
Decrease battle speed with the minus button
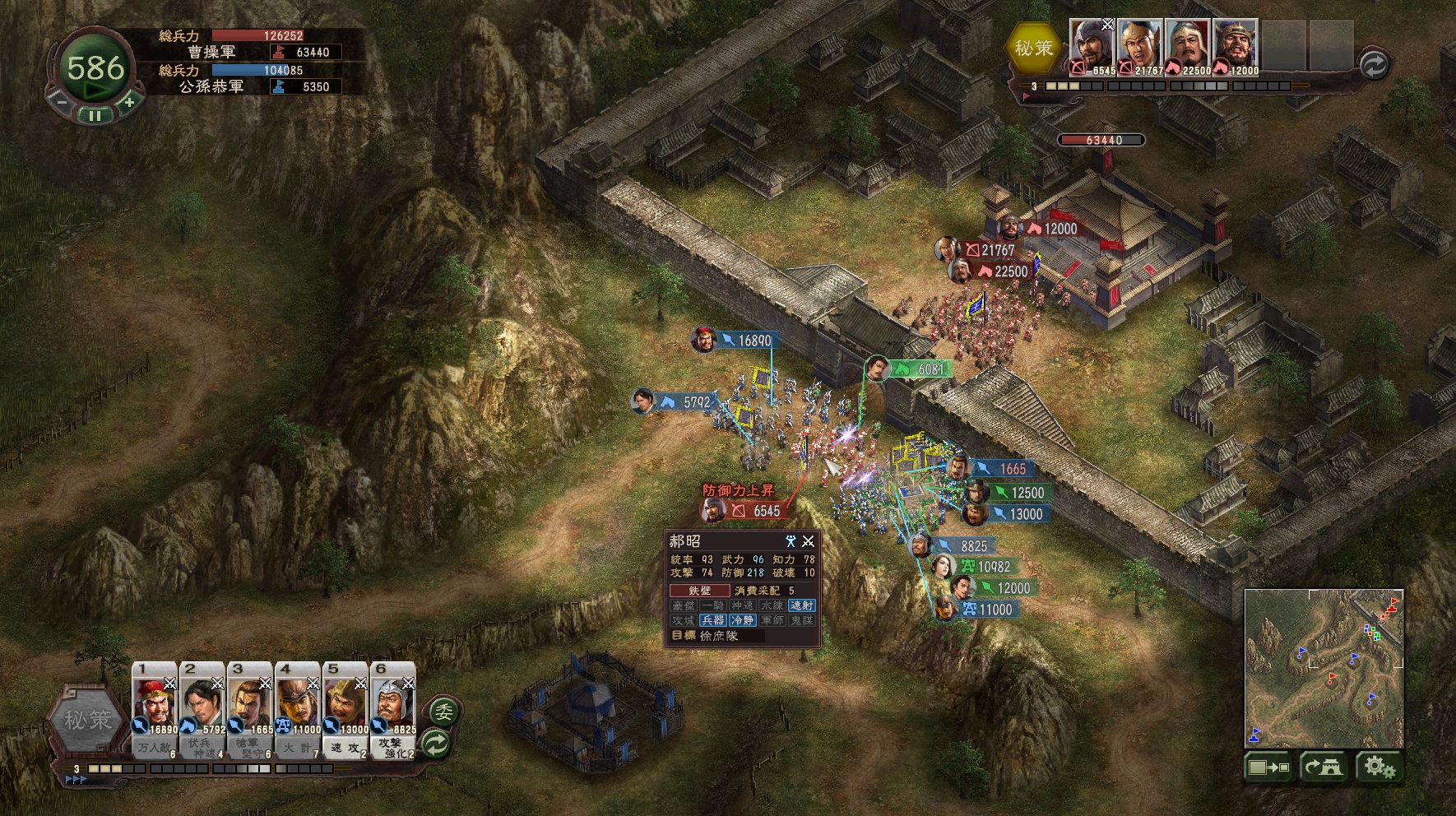(61, 103)
